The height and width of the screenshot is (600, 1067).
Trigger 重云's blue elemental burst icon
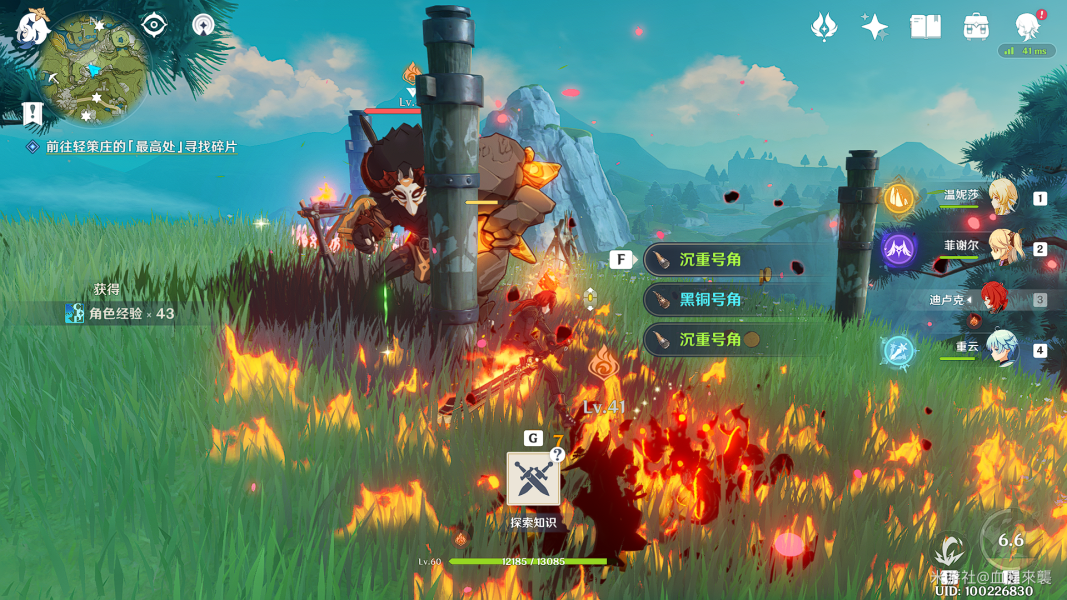coord(898,351)
